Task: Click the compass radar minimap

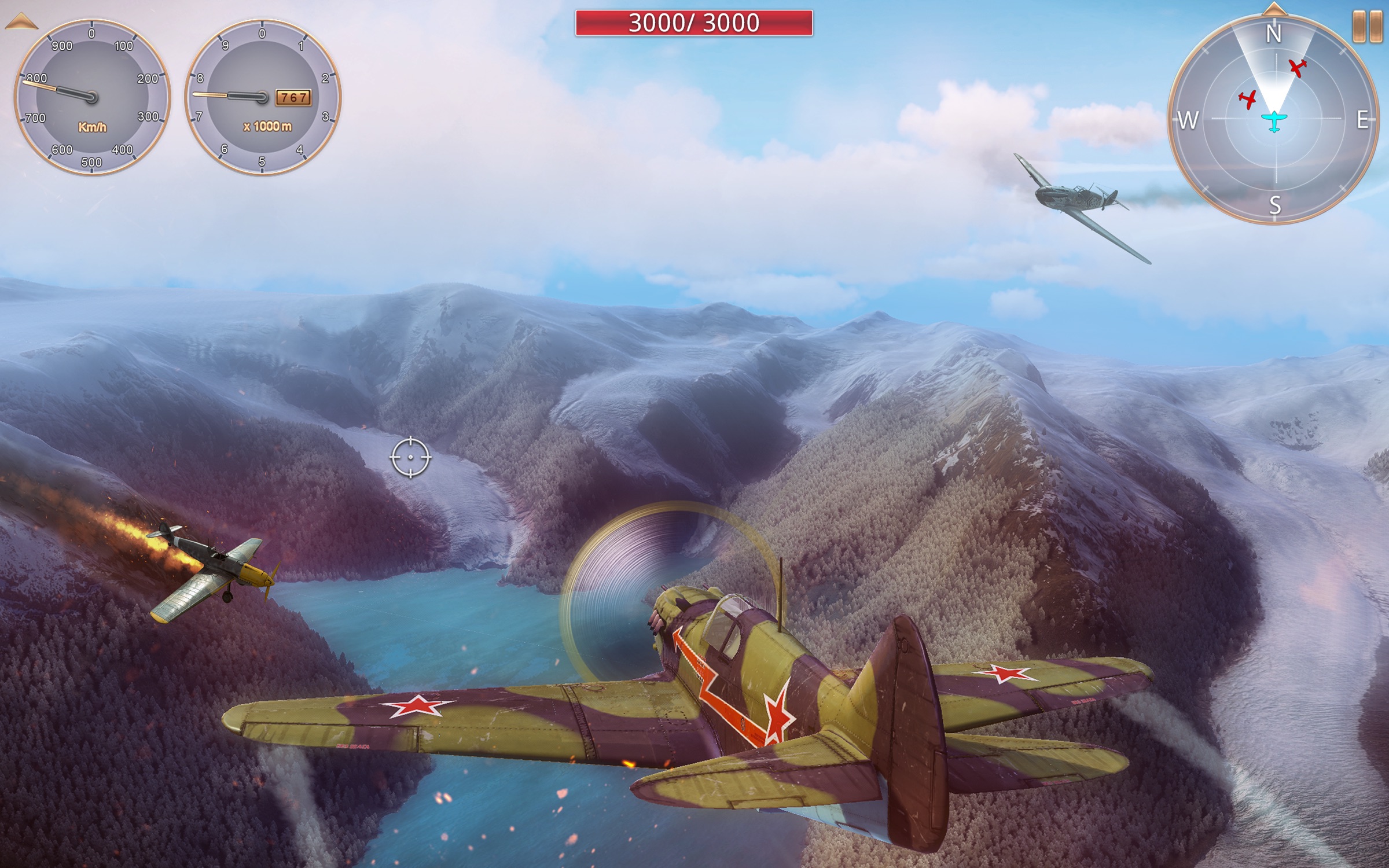Action: point(1274,119)
